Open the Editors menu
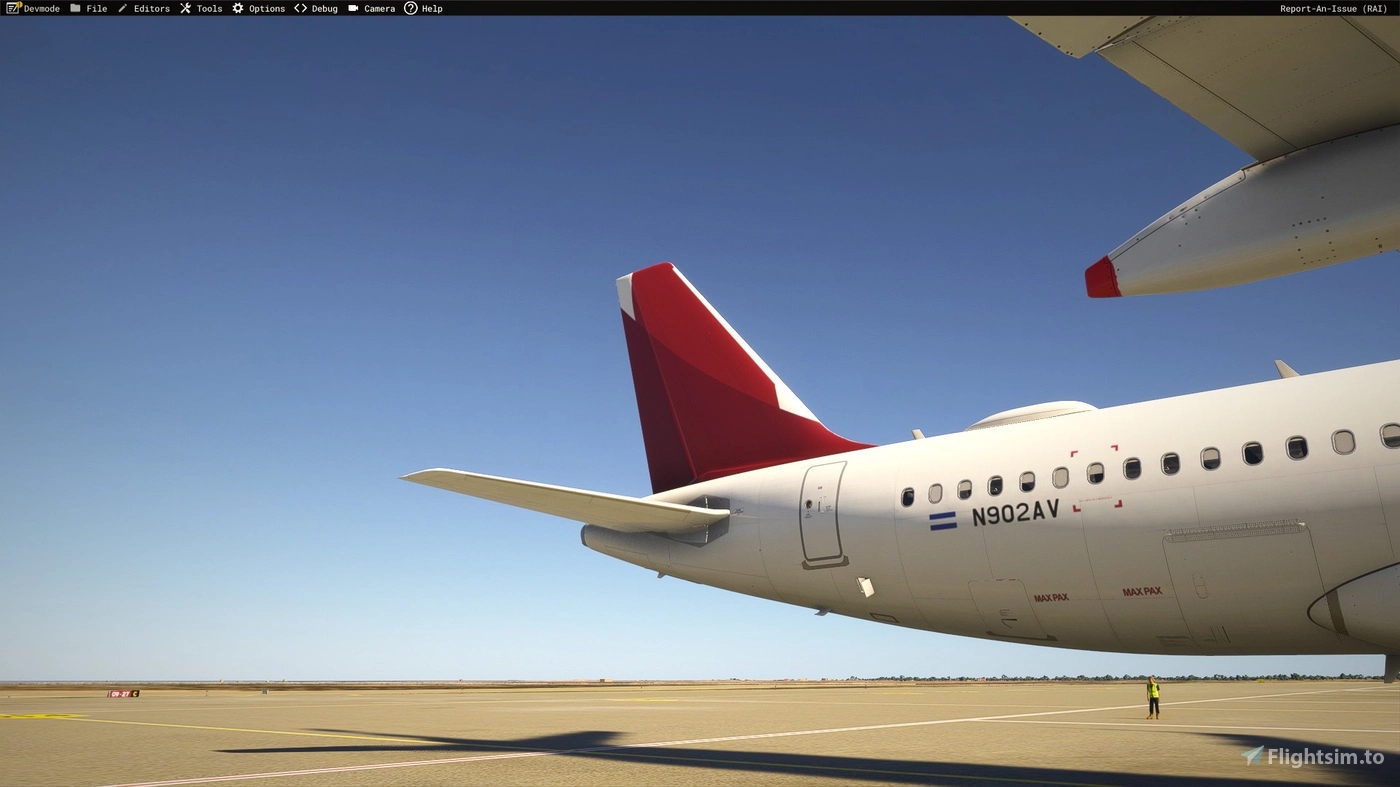The image size is (1400, 787). (151, 8)
